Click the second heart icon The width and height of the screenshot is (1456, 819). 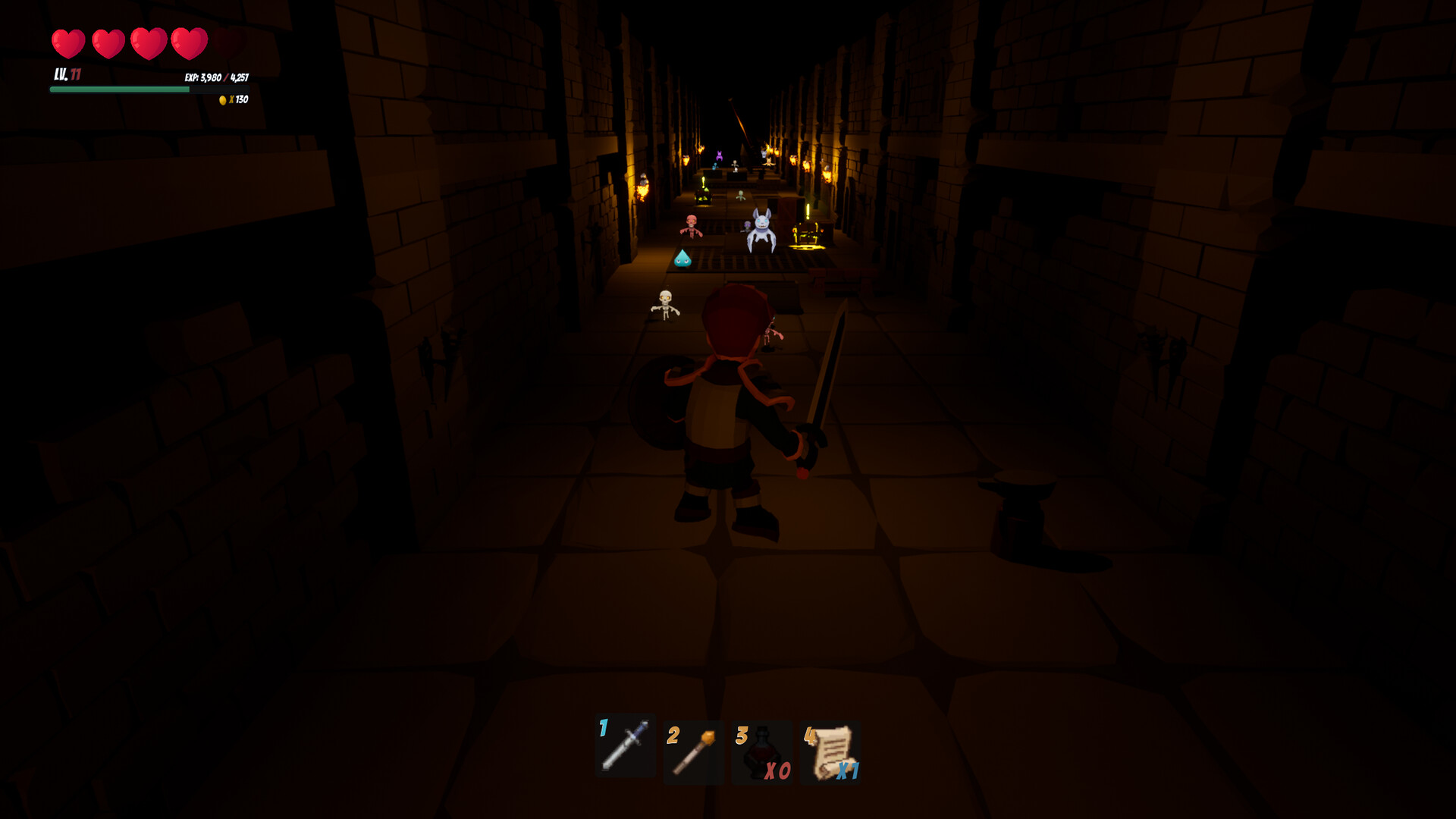(108, 42)
